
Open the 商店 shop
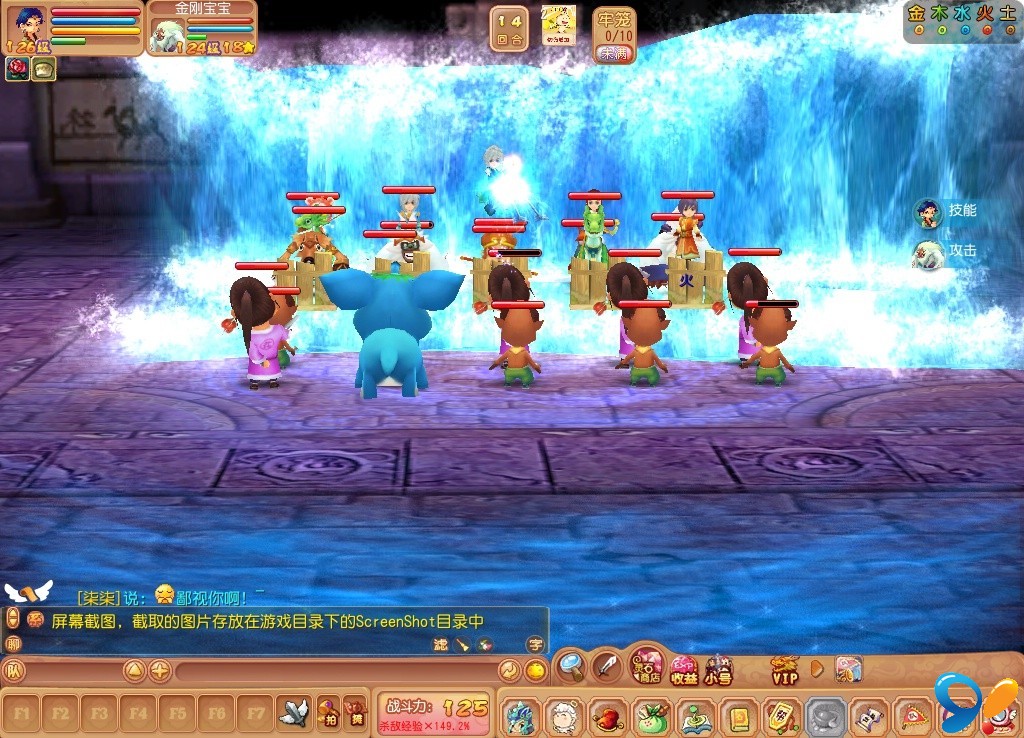click(x=646, y=667)
